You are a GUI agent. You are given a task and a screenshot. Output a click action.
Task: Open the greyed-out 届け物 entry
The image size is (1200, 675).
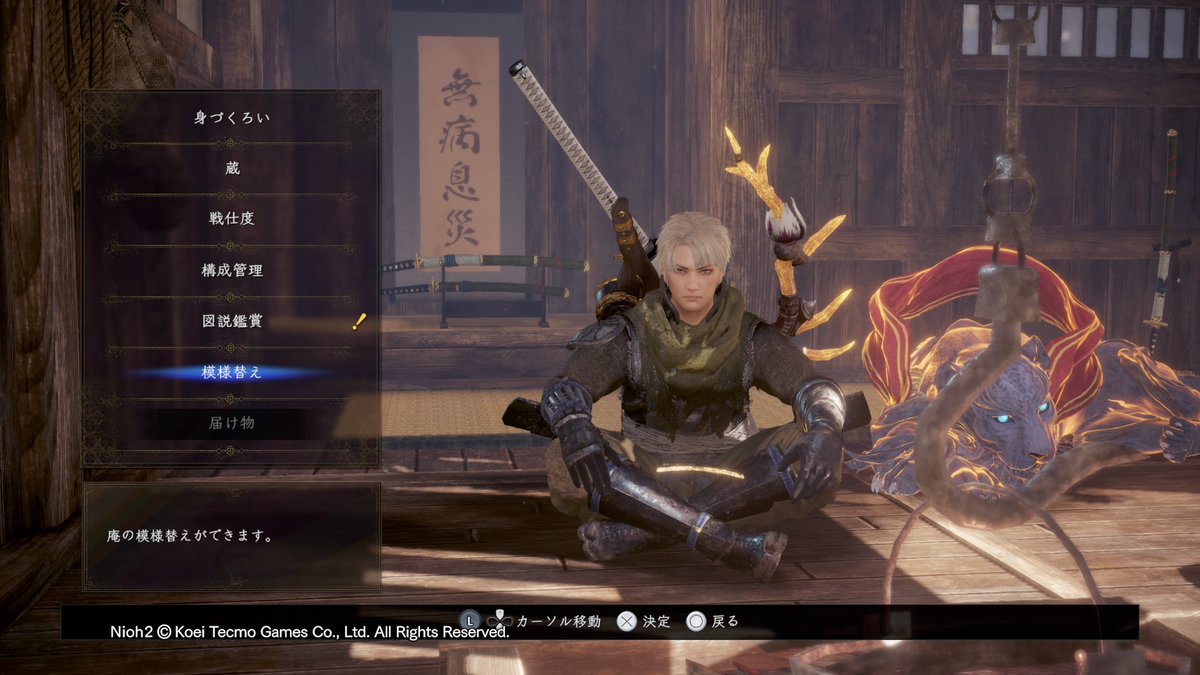231,423
